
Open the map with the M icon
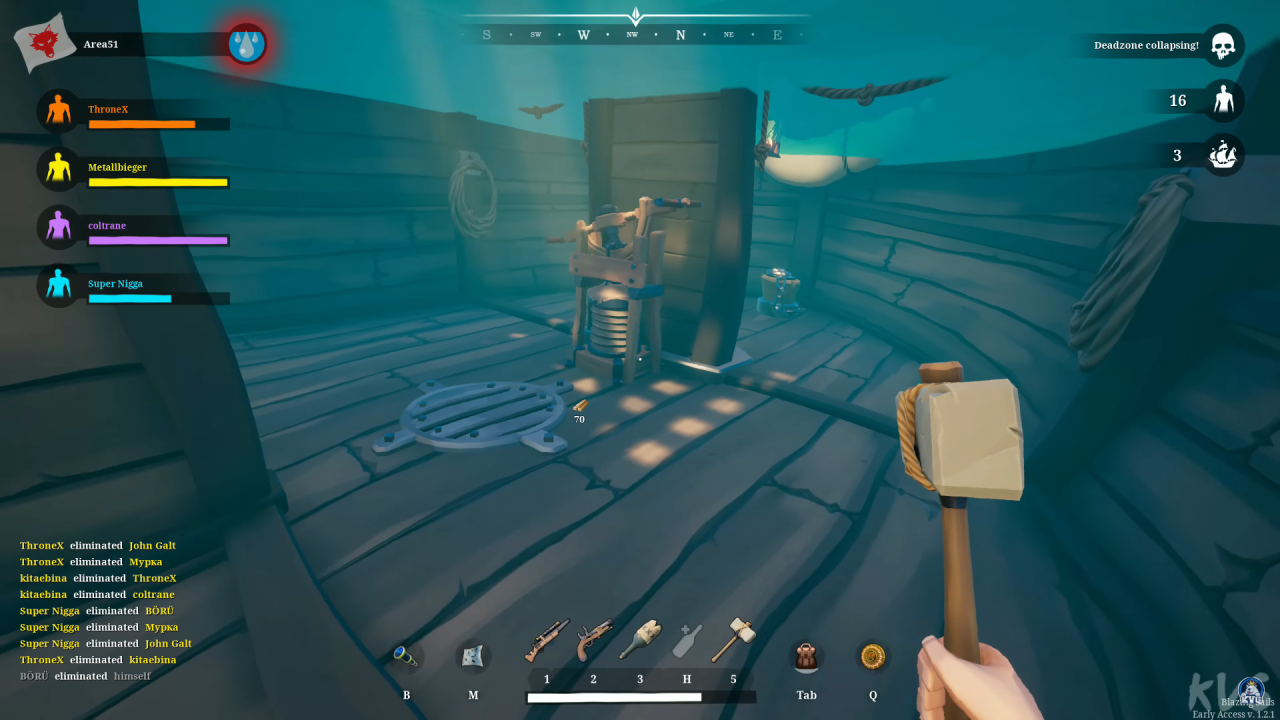click(x=473, y=655)
